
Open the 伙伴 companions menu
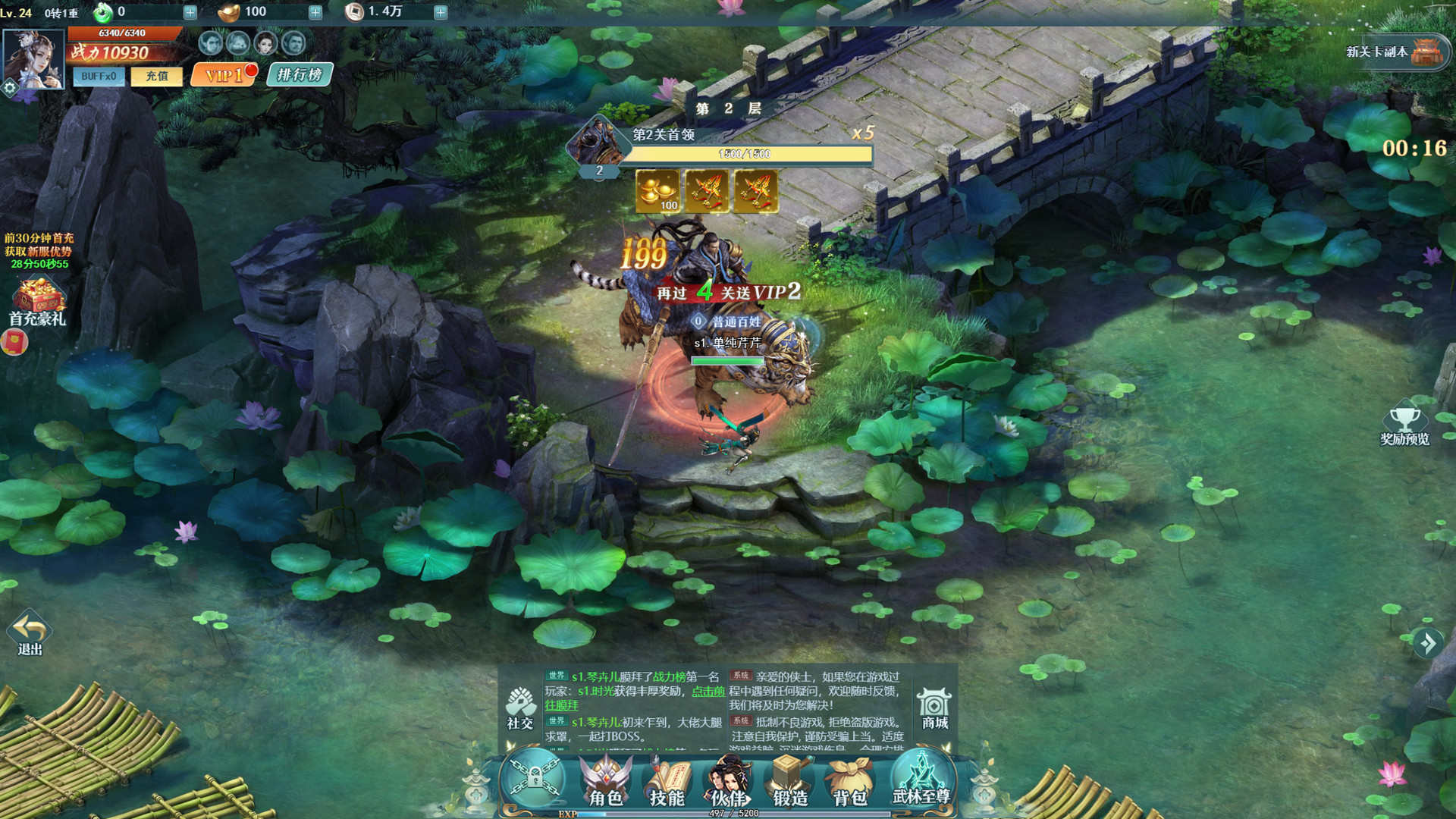click(729, 783)
